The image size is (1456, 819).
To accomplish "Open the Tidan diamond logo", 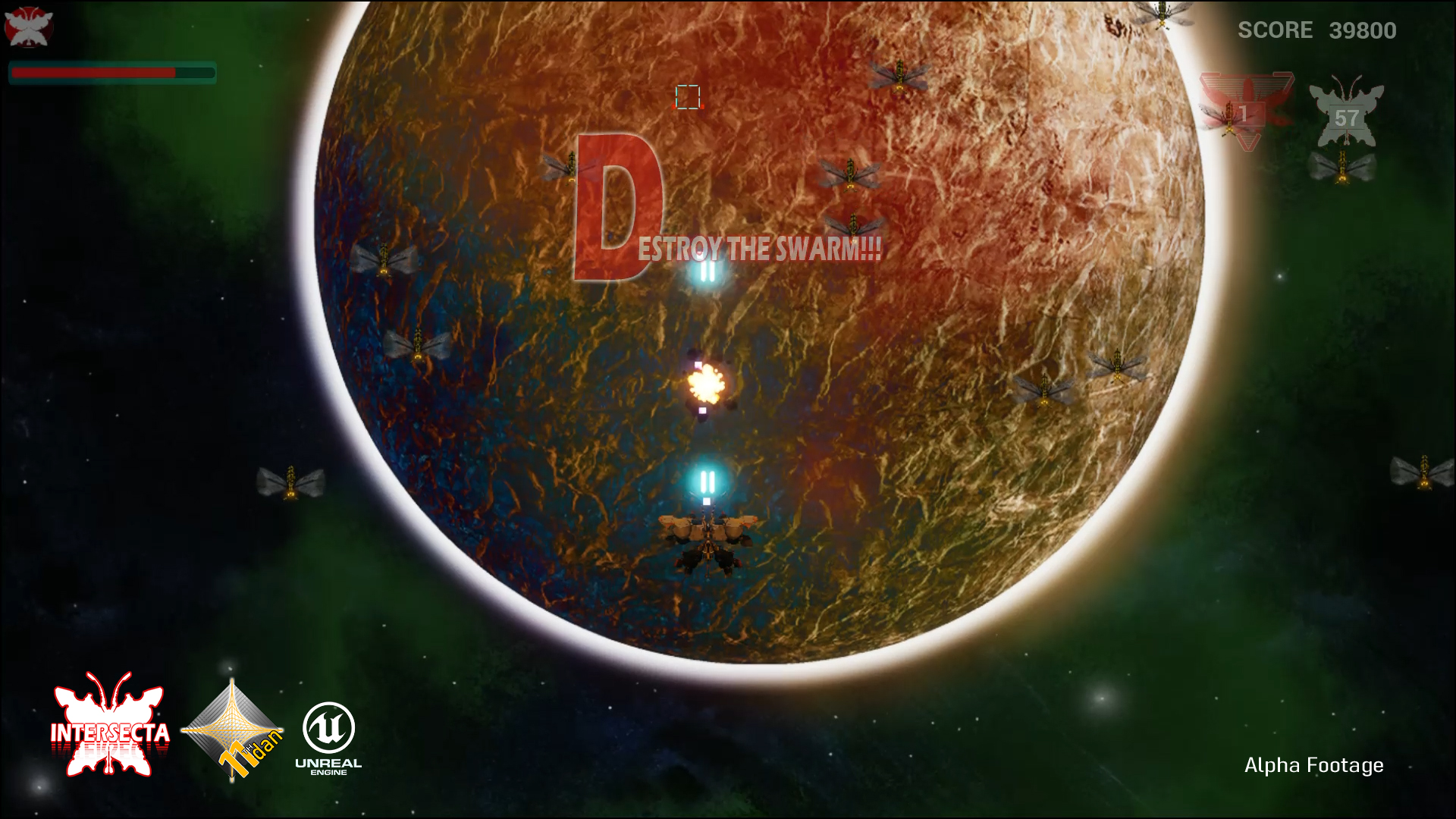I will pos(233,730).
